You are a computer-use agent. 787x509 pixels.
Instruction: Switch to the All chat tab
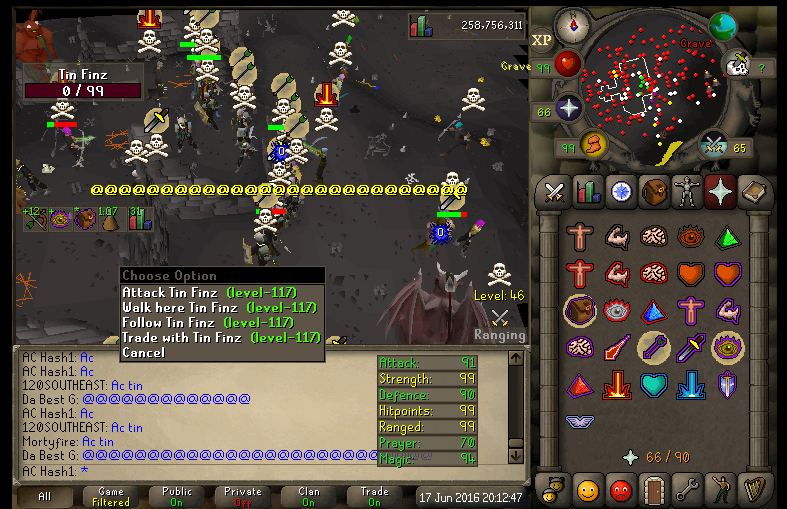point(45,496)
